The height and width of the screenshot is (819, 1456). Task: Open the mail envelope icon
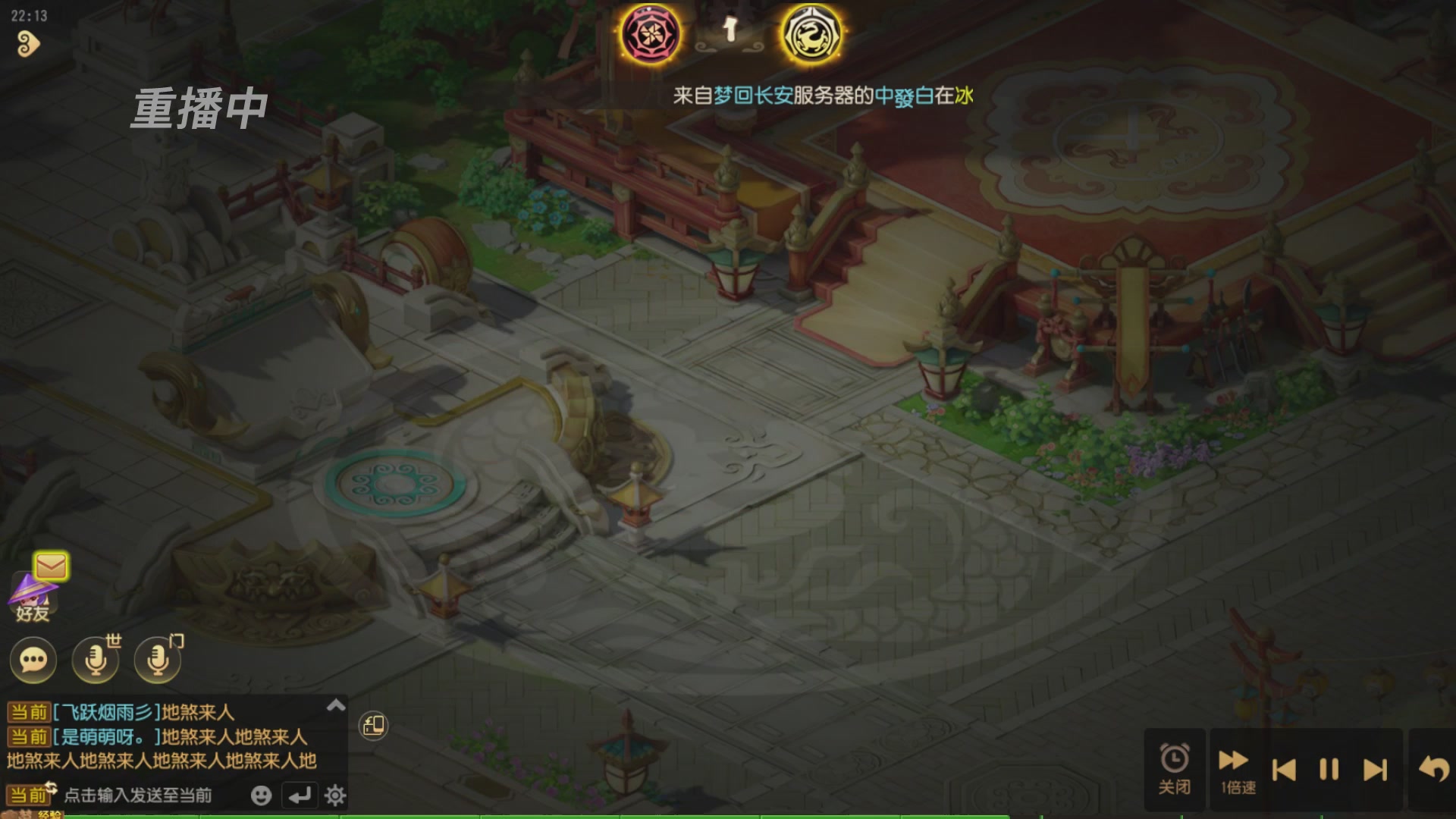click(50, 565)
